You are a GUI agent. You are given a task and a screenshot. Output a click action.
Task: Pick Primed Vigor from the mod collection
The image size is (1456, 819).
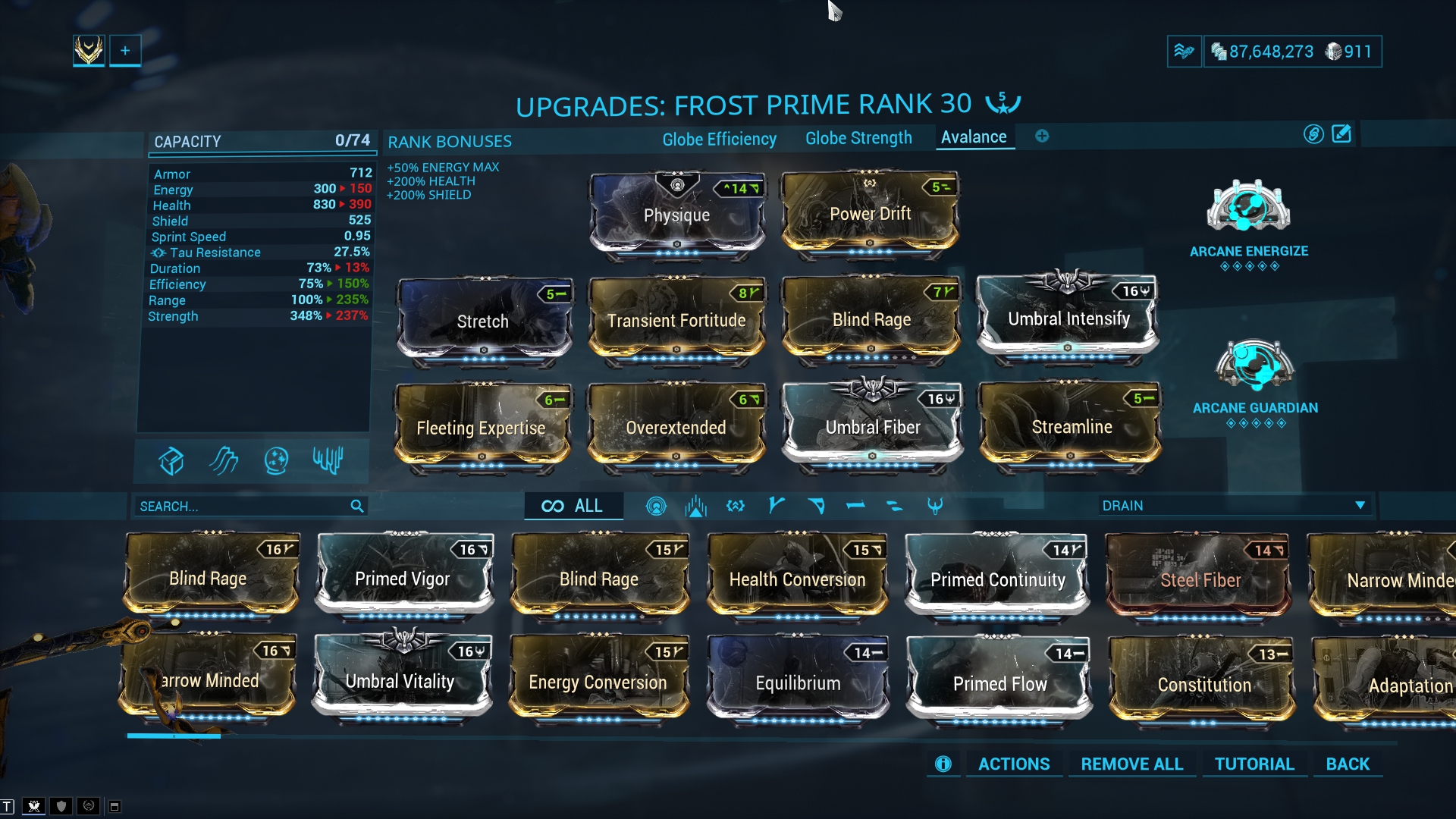(x=403, y=579)
